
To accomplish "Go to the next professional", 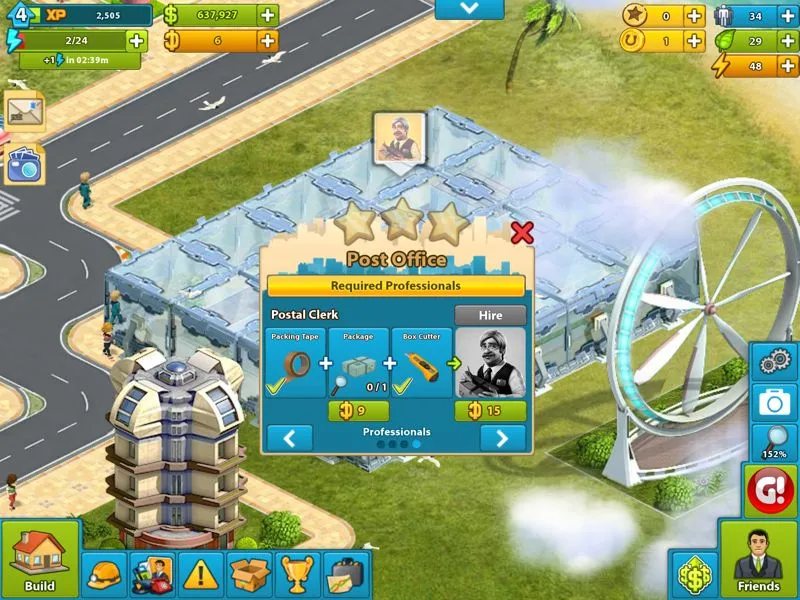I will click(502, 438).
